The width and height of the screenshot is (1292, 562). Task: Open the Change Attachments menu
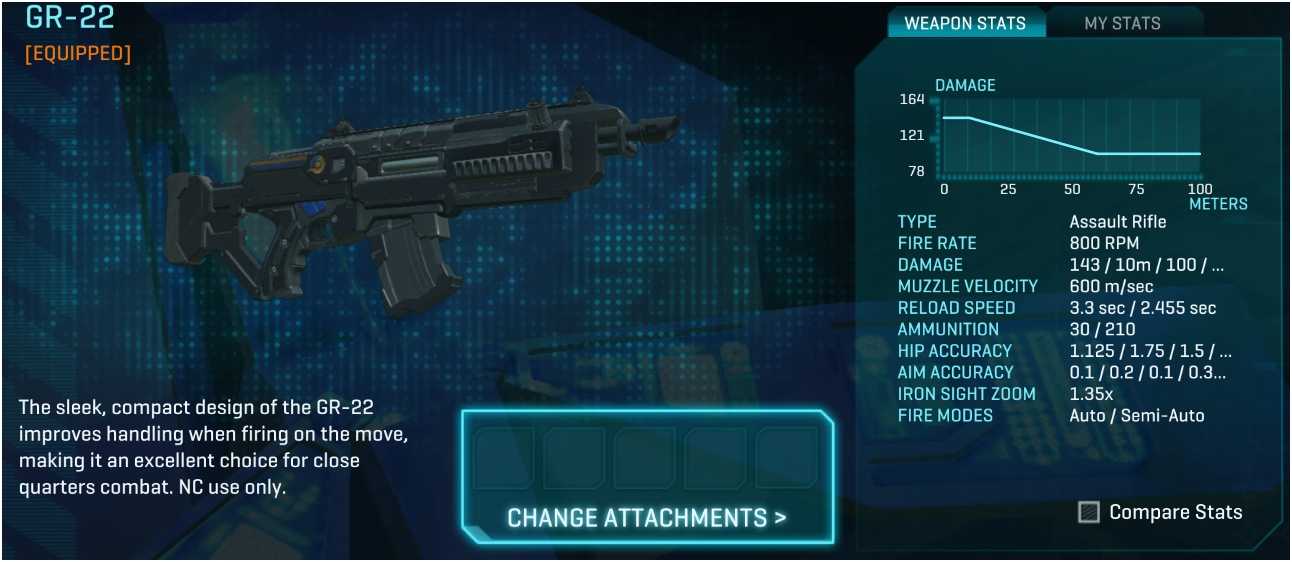point(646,517)
